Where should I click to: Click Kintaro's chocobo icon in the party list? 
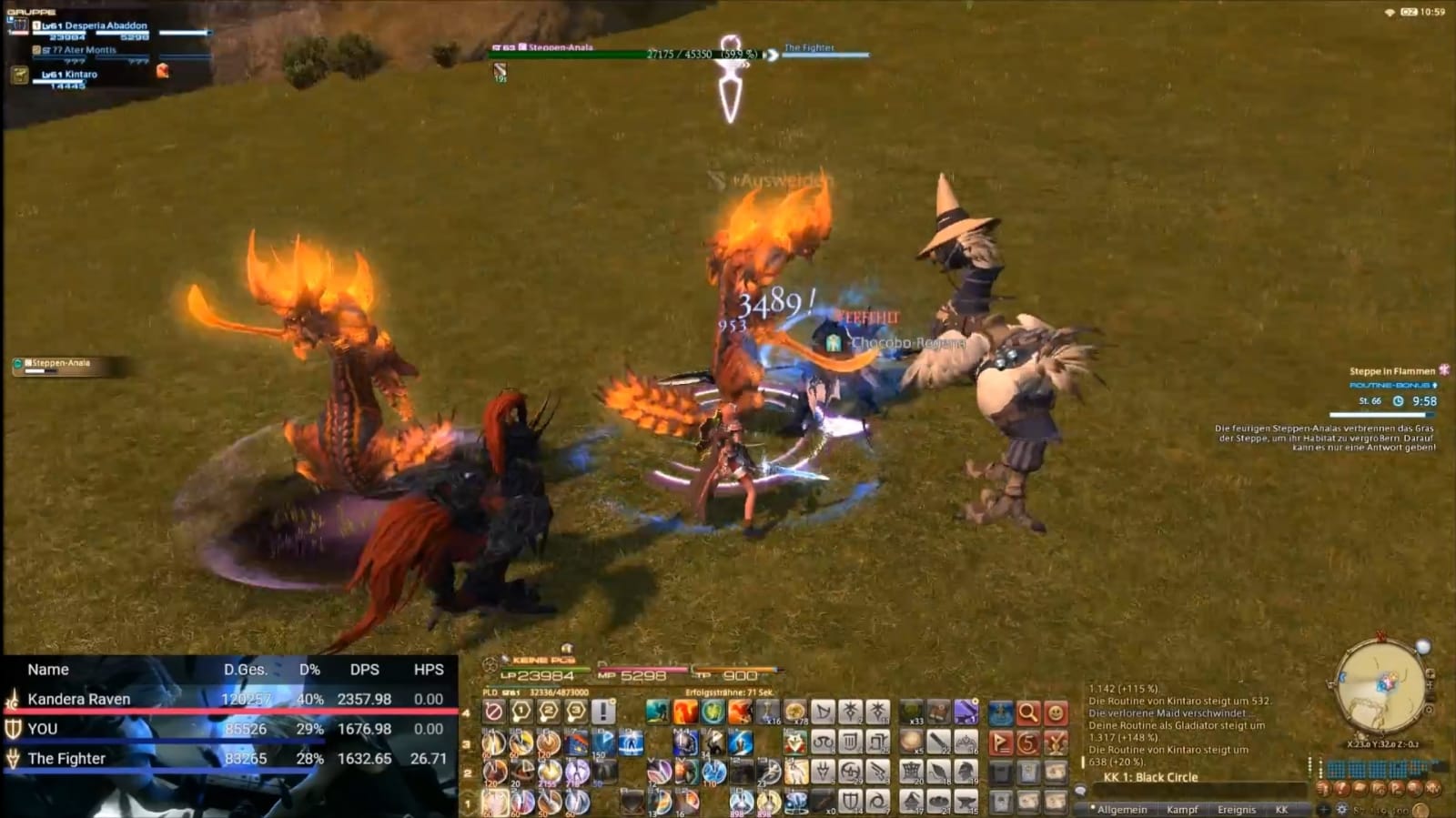(20, 75)
